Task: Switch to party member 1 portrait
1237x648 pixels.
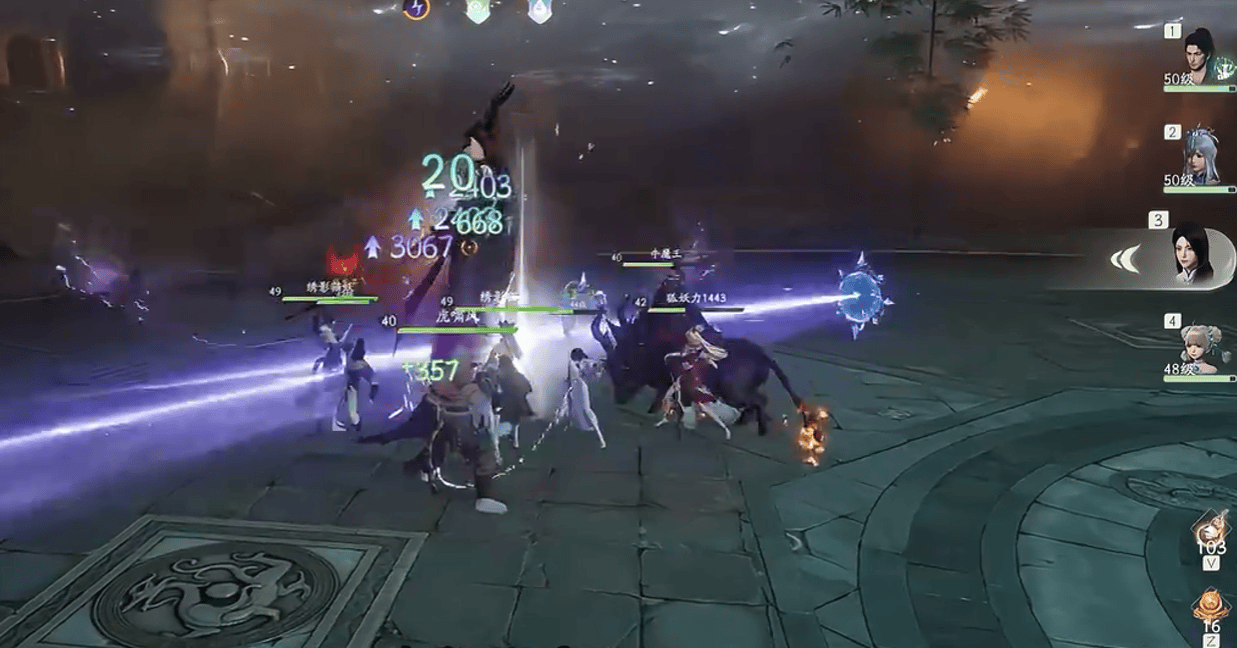Action: coord(1200,54)
